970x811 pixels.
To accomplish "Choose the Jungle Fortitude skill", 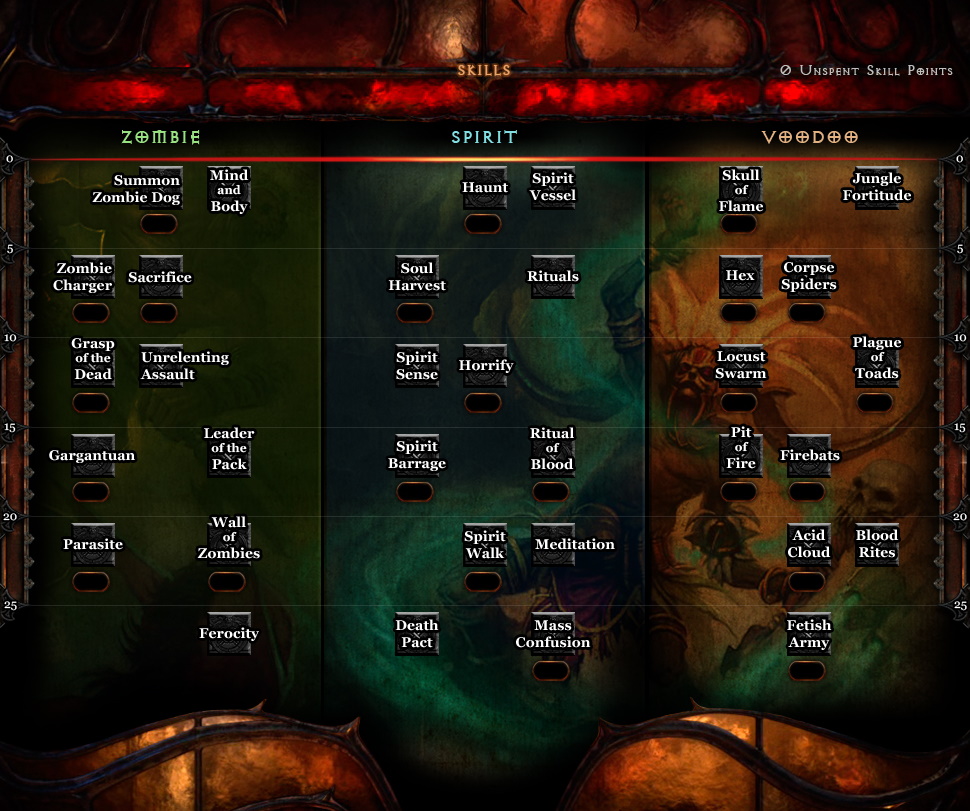I will pos(876,188).
